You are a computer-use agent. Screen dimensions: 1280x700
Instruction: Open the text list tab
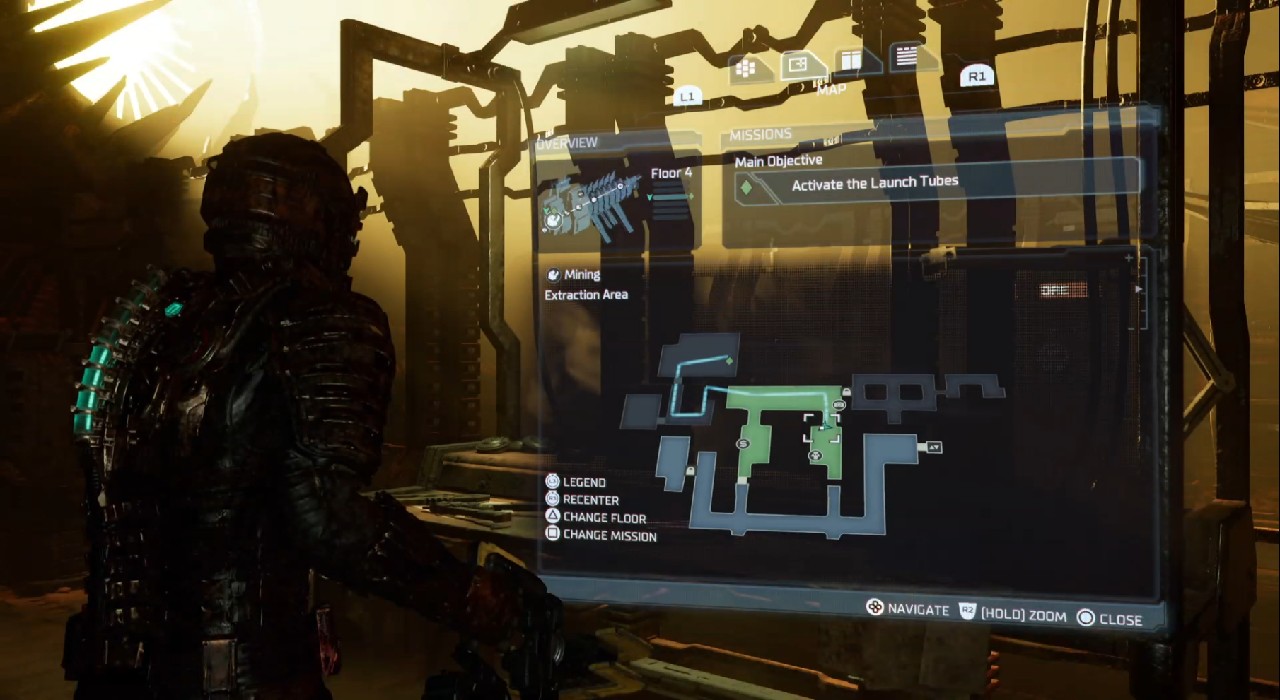click(x=906, y=57)
